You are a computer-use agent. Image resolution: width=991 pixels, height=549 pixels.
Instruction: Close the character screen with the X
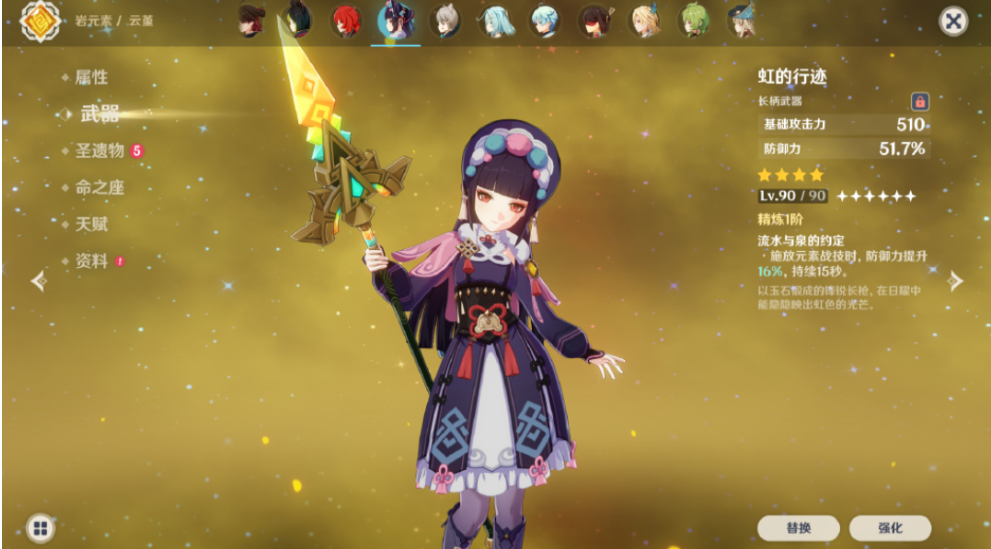coord(954,22)
